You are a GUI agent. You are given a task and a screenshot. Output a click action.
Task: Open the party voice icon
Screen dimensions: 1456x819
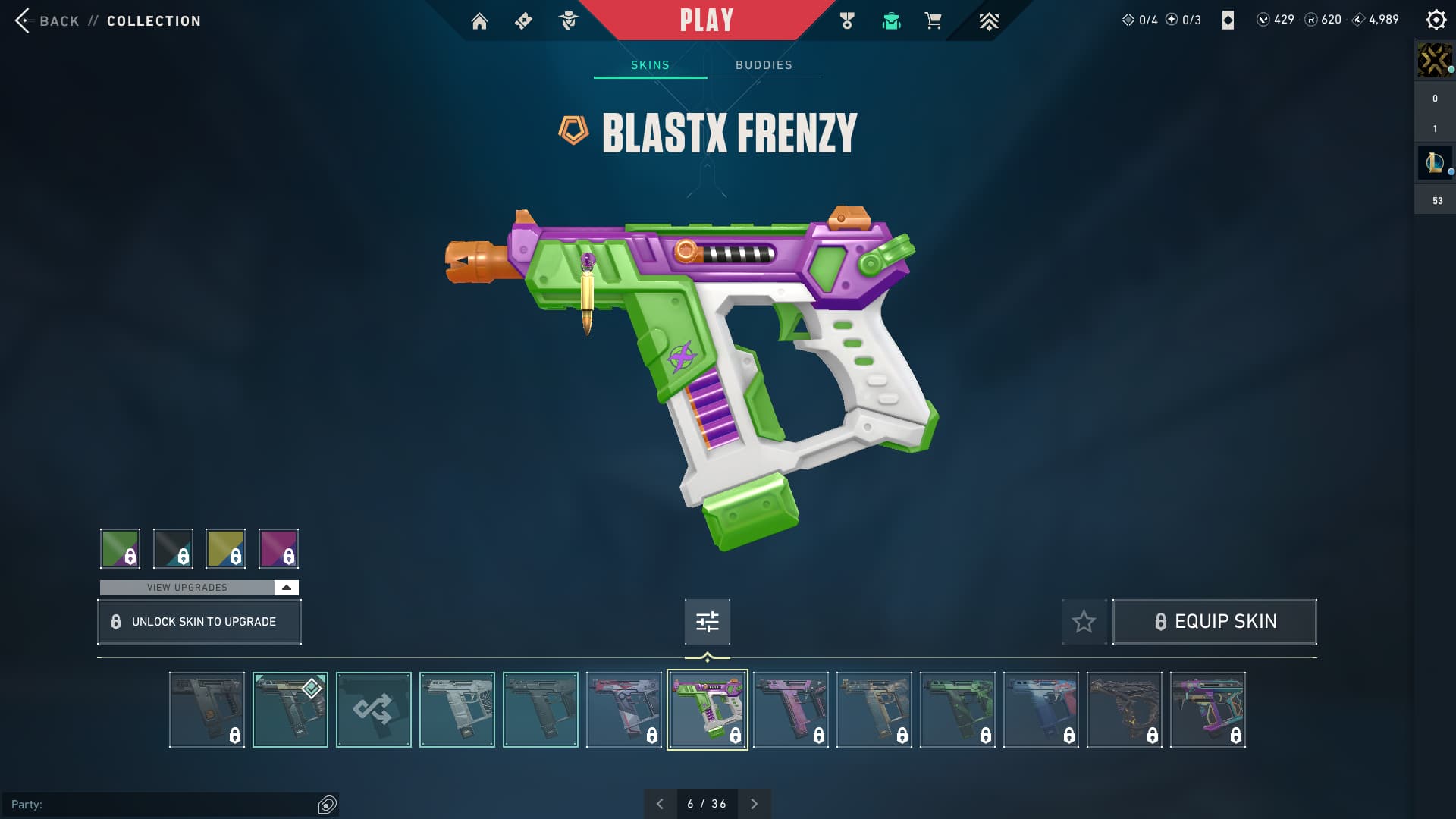click(x=327, y=805)
